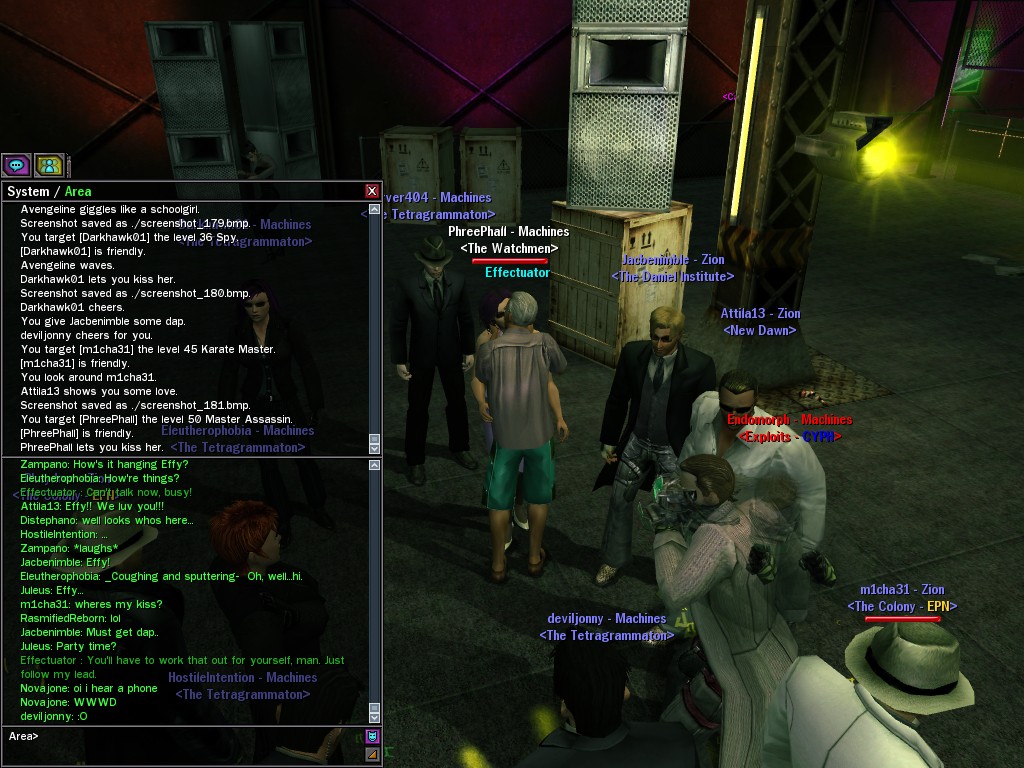Image resolution: width=1024 pixels, height=768 pixels.
Task: Open the speech bubble chat button
Action: (x=16, y=165)
